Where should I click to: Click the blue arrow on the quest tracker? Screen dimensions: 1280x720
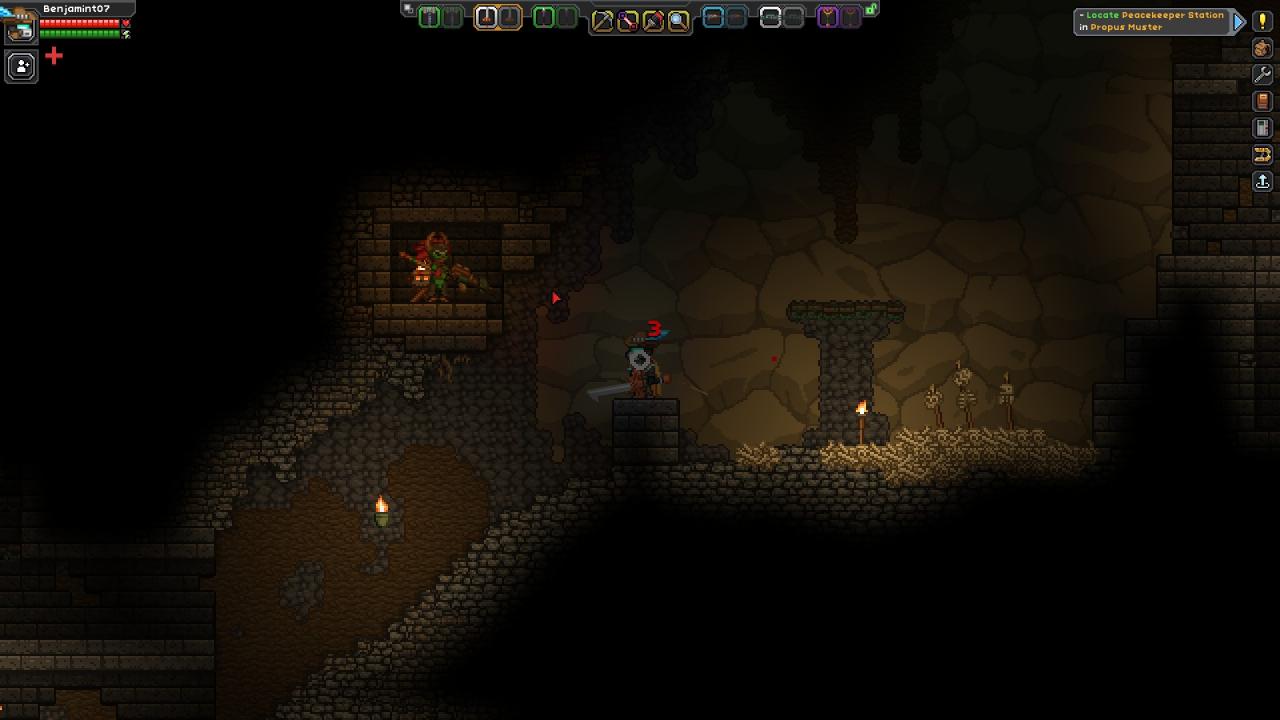pyautogui.click(x=1239, y=21)
